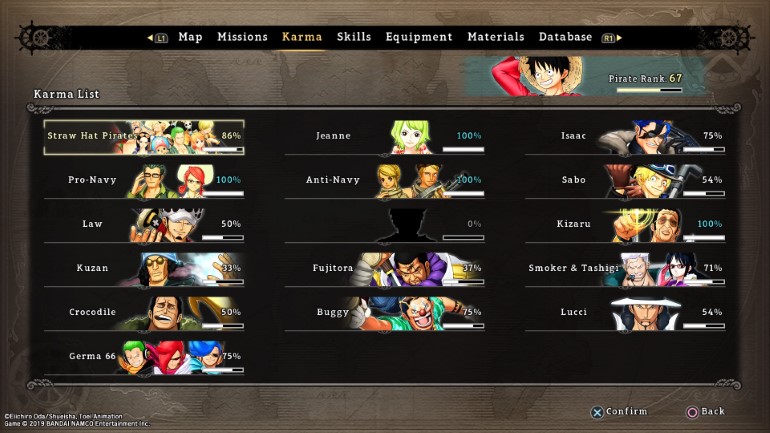Viewport: 770px width, 433px height.
Task: Switch to the Database tab
Action: click(x=565, y=37)
